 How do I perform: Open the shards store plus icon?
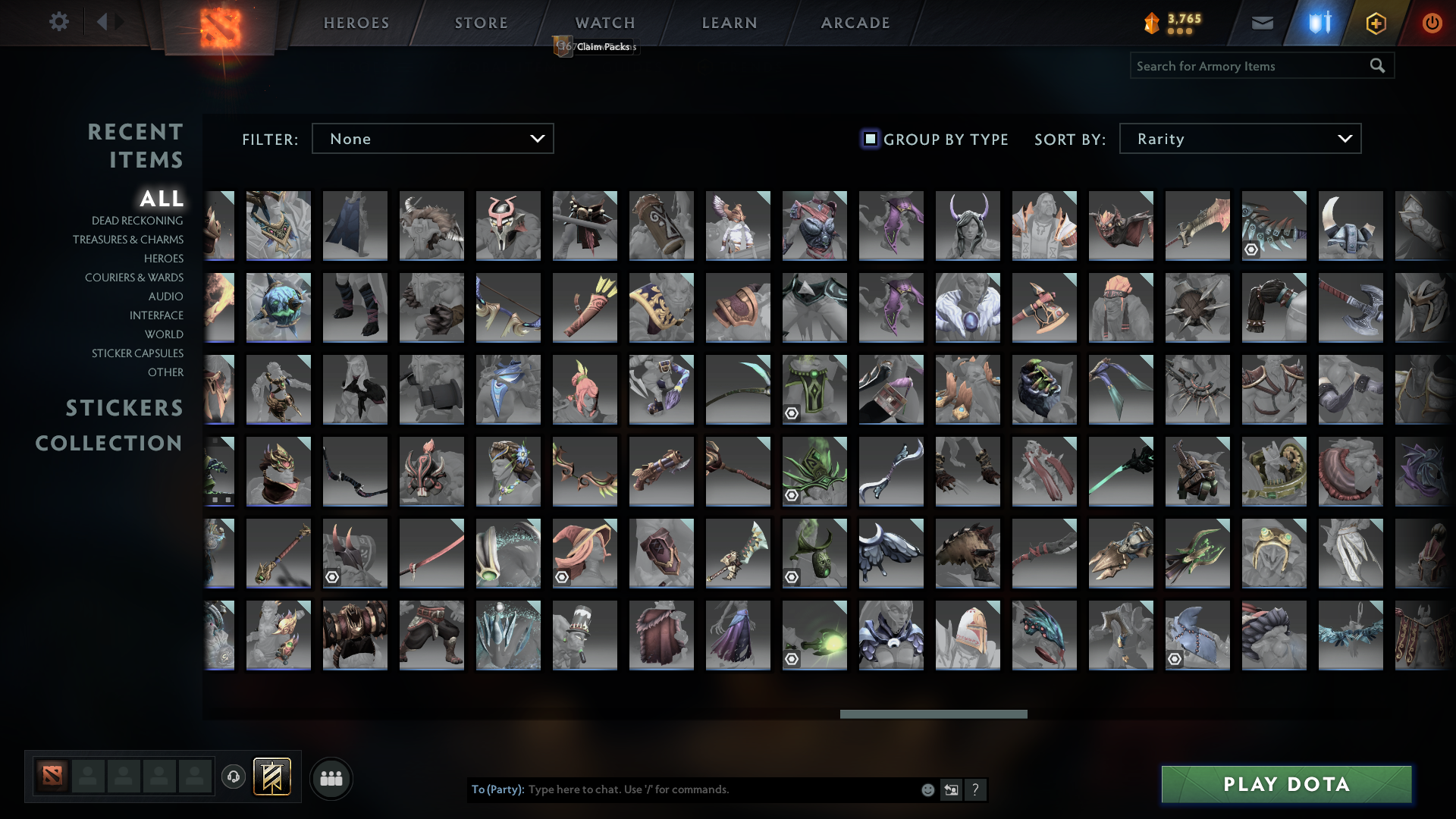[1376, 23]
